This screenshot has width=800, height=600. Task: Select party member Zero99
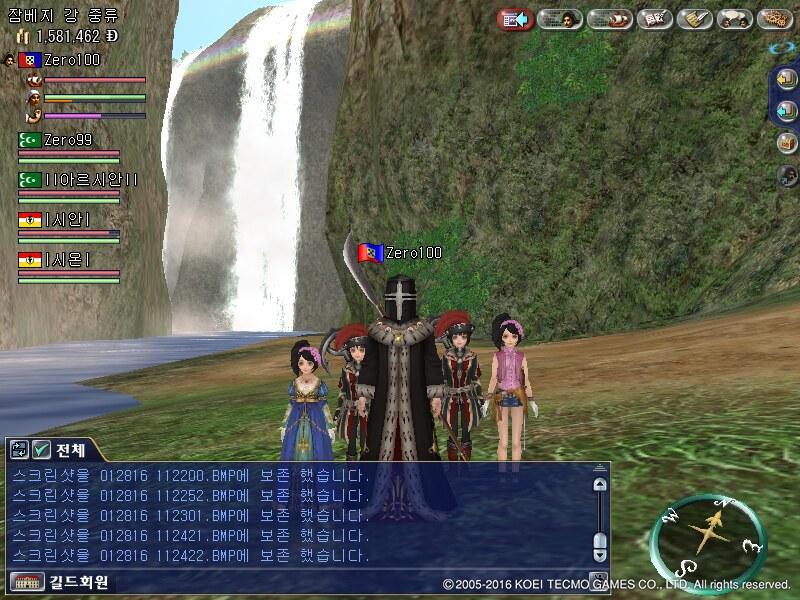coord(68,140)
